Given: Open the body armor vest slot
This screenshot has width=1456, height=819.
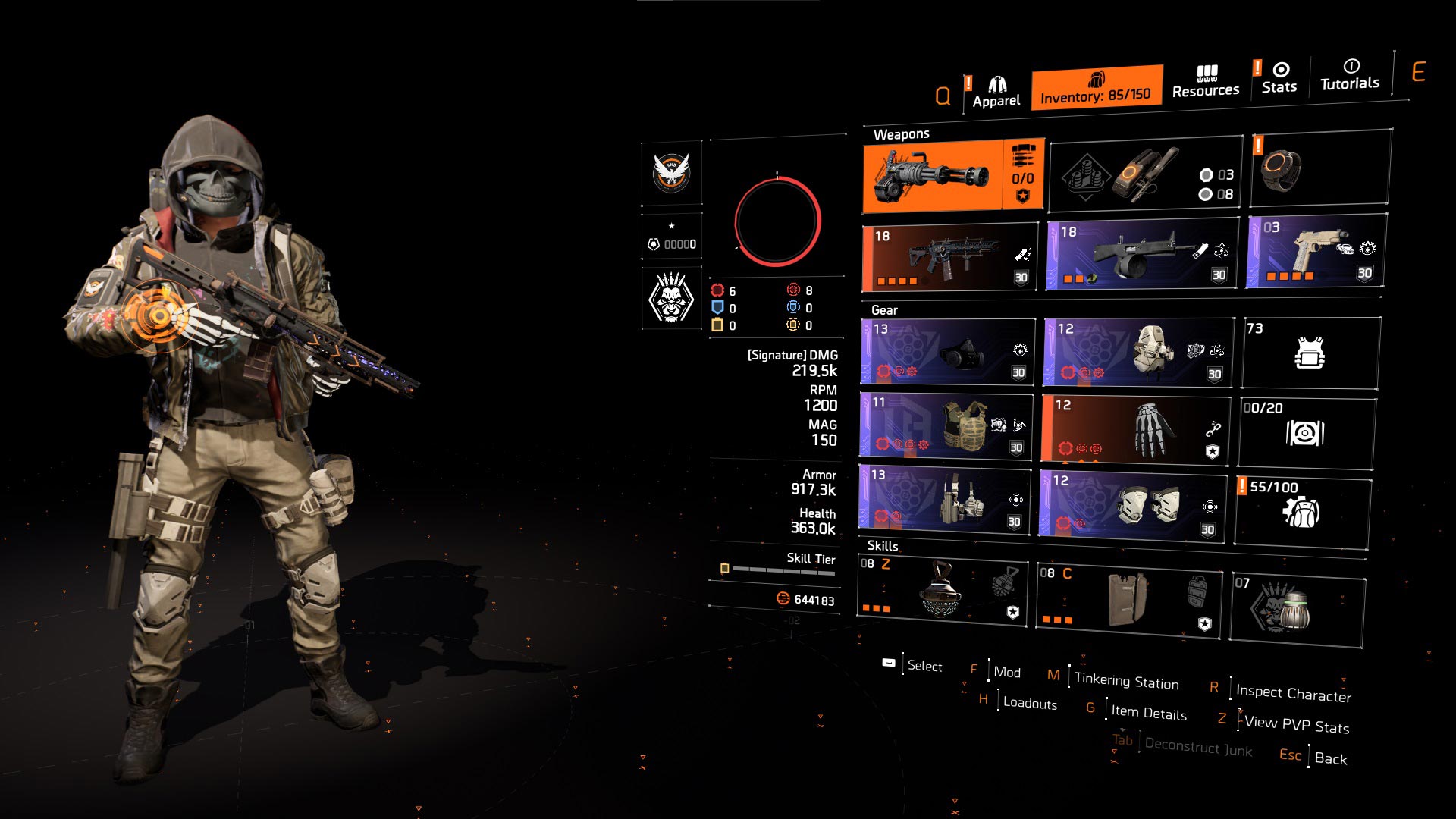Looking at the screenshot, I should (x=1319, y=351).
